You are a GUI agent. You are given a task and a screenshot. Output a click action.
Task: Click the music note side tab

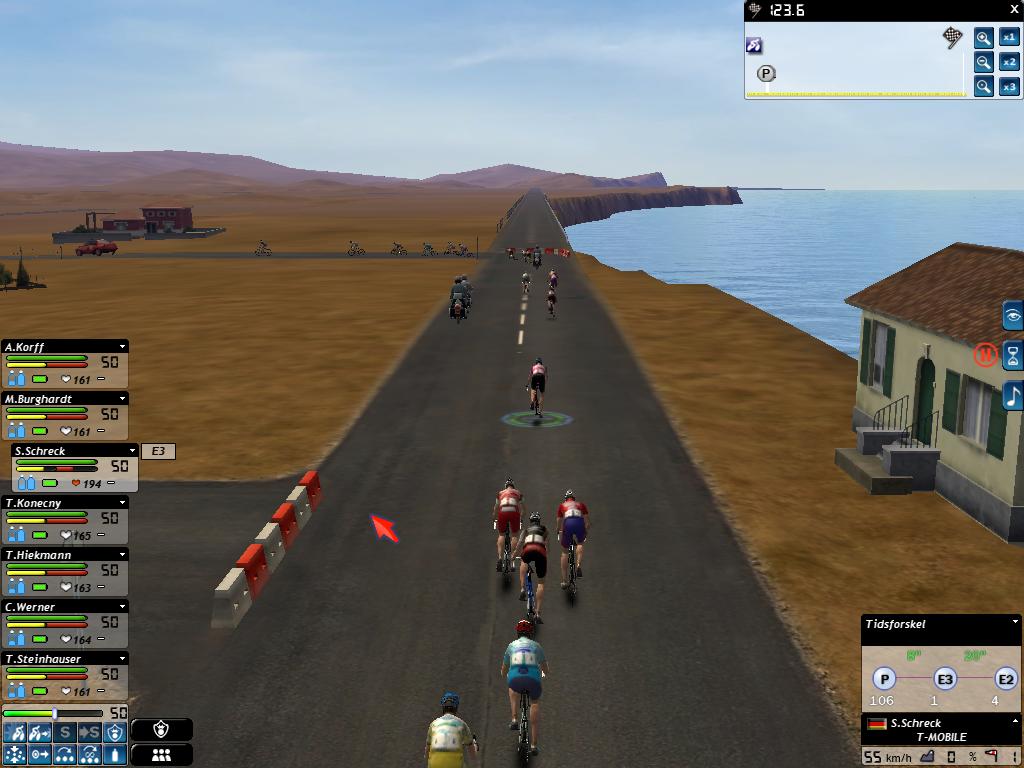[1012, 395]
